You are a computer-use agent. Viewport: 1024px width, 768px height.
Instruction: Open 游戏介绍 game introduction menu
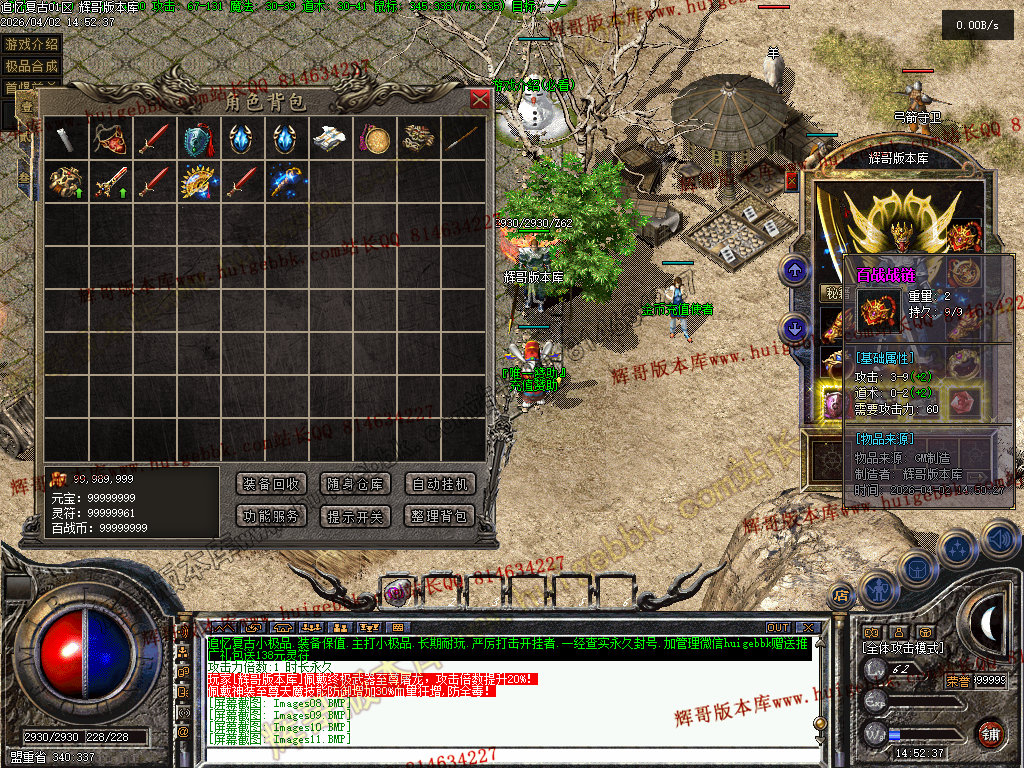(31, 44)
